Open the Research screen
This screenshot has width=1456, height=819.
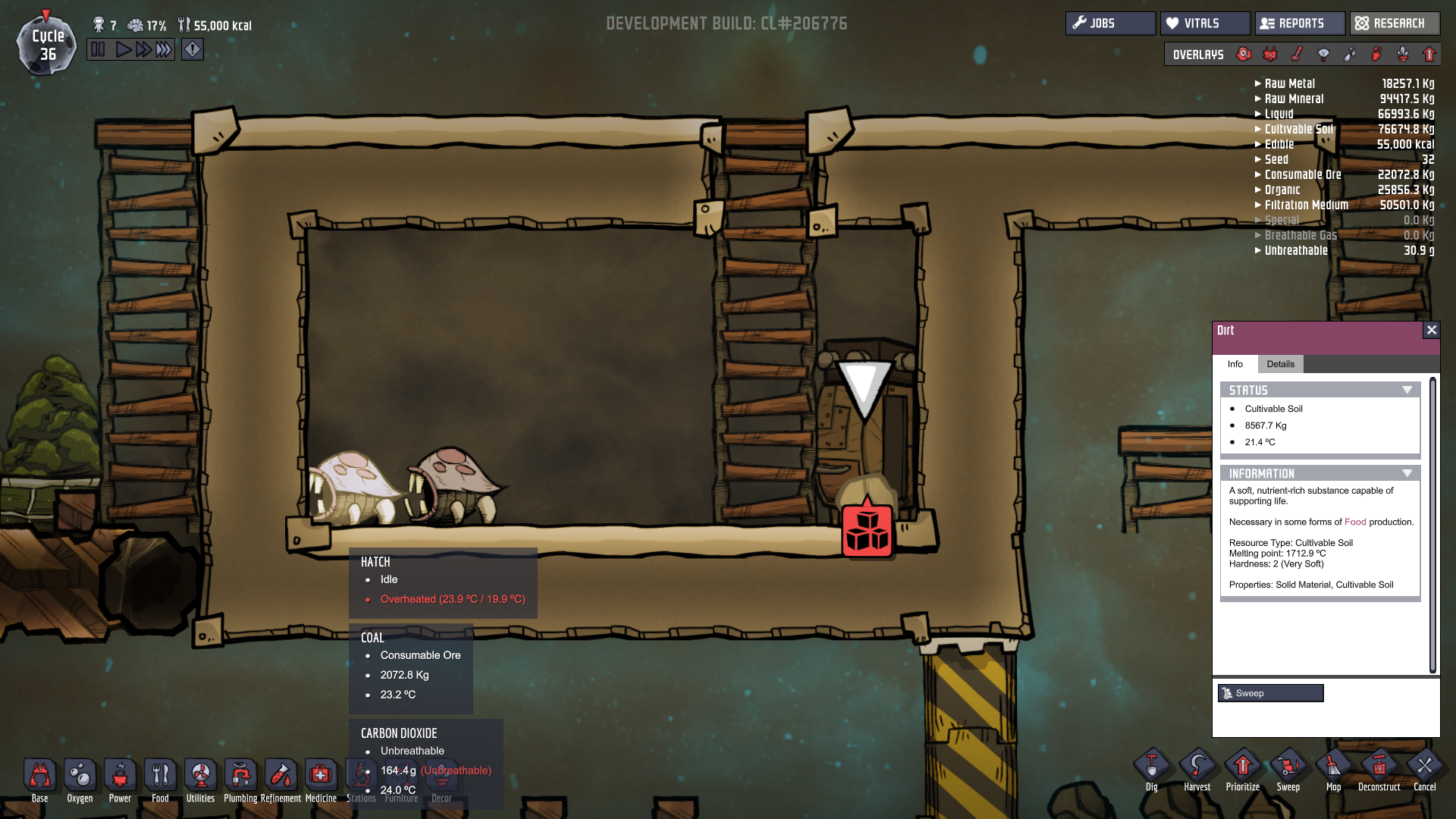pos(1394,24)
